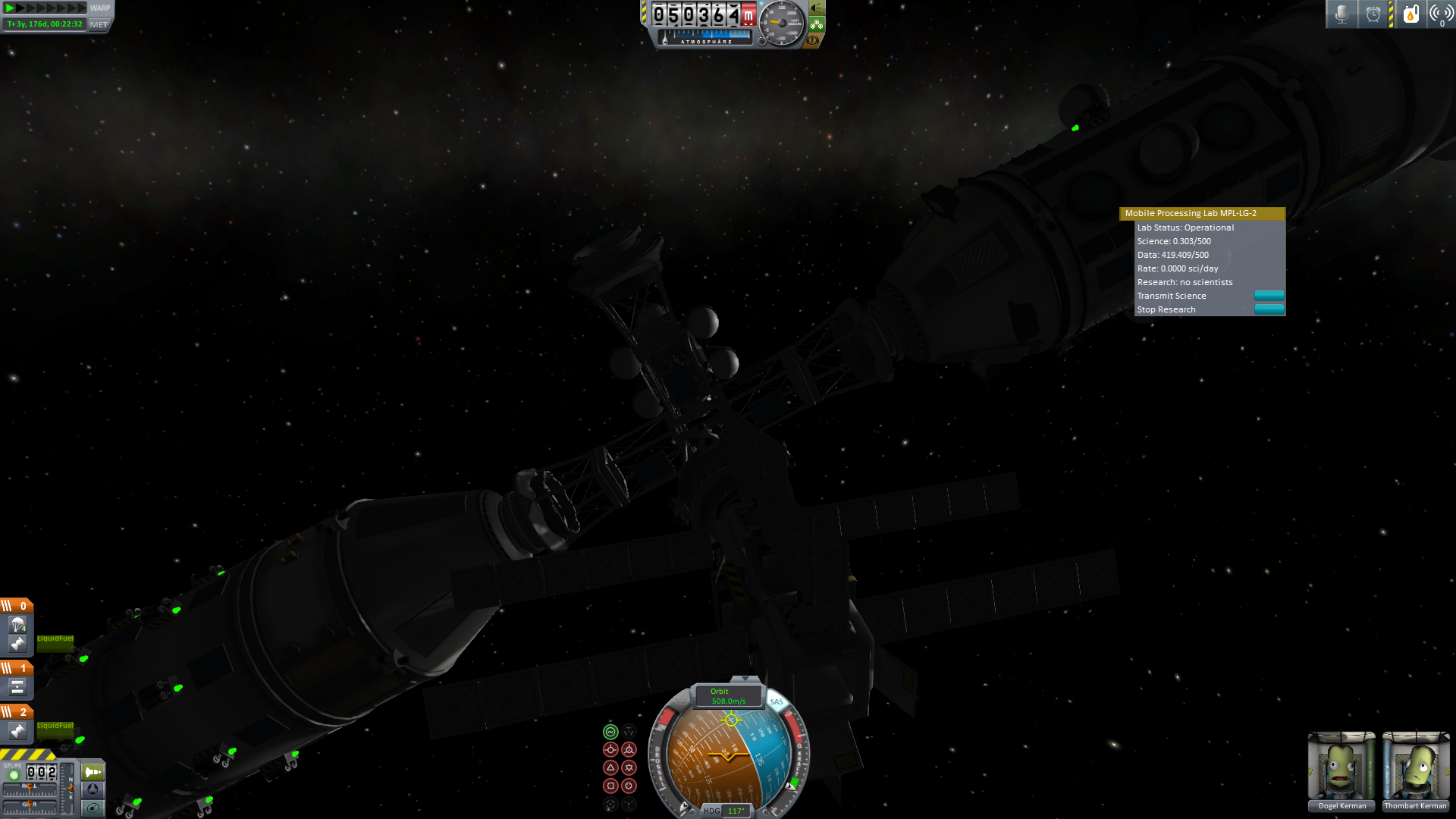Collapse the navball with the top arrow

[745, 679]
